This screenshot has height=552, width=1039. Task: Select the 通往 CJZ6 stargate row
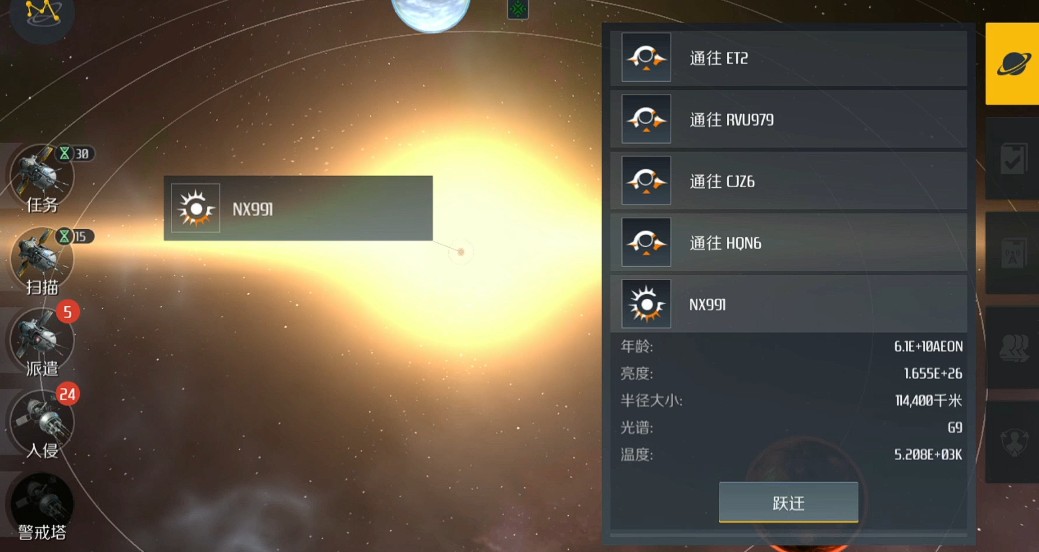pyautogui.click(x=788, y=181)
